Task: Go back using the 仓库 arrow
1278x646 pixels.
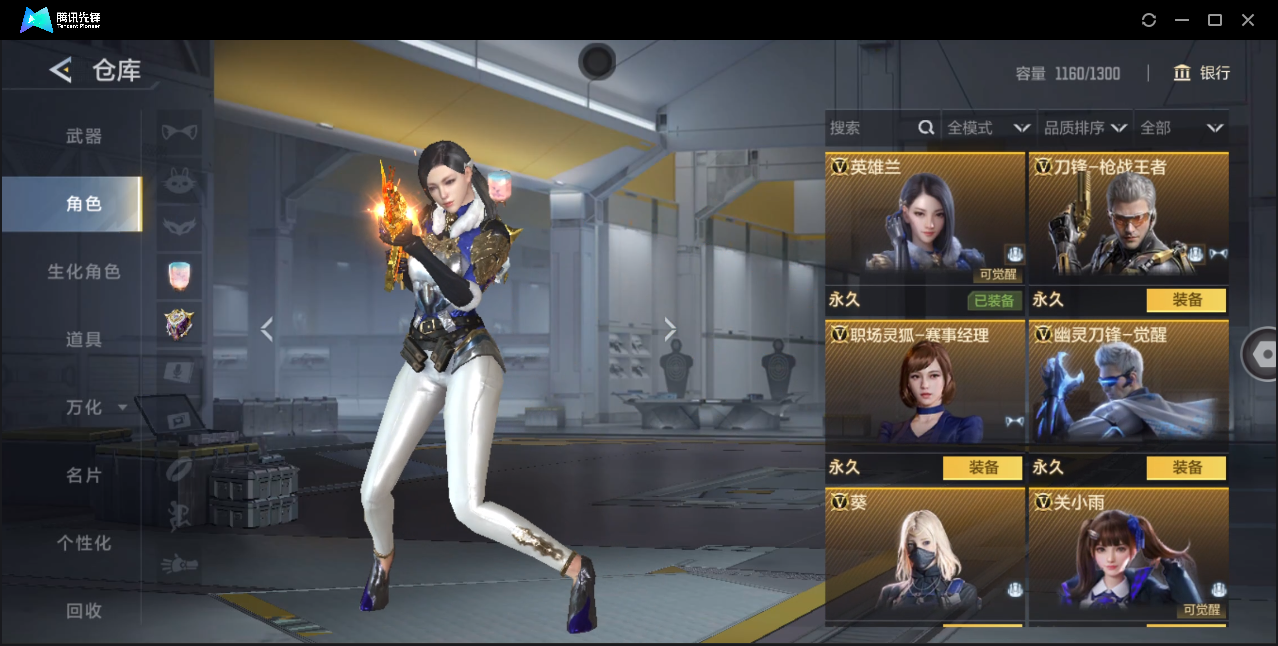Action: tap(61, 70)
